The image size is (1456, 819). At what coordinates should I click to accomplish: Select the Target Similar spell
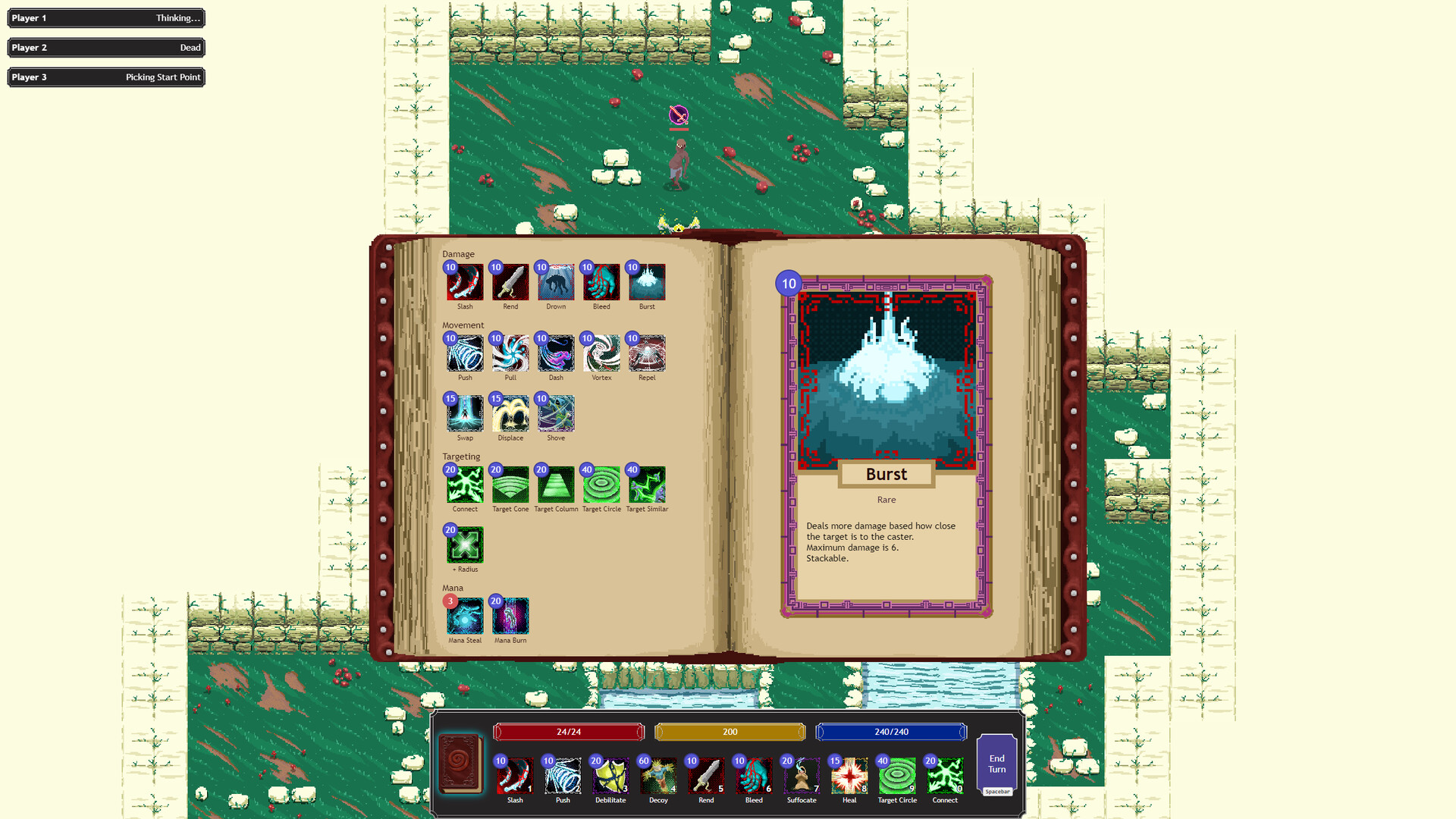pyautogui.click(x=647, y=485)
